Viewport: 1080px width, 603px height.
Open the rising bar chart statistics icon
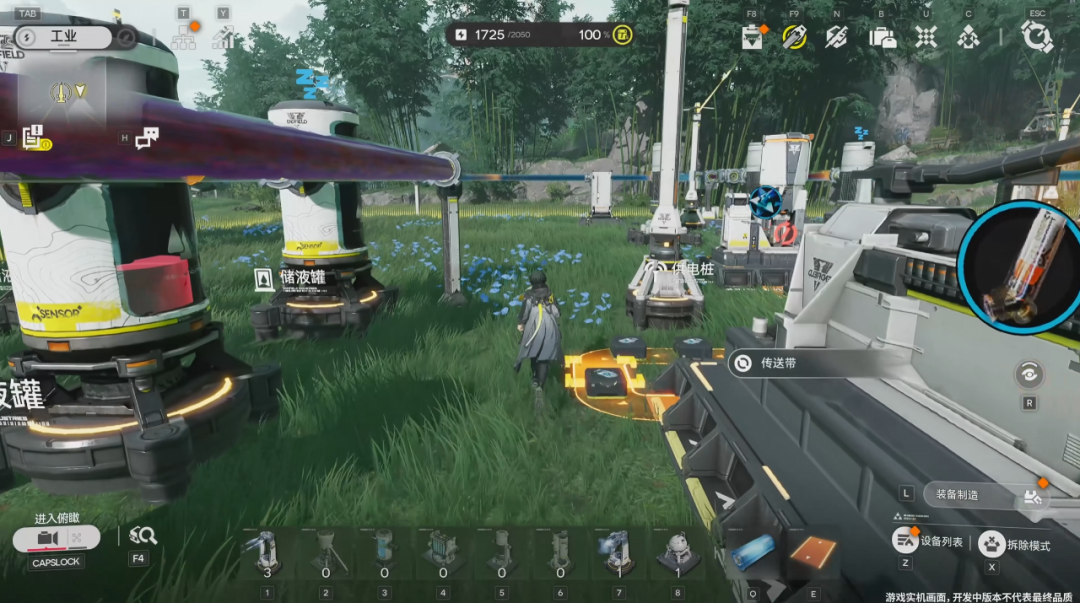tap(223, 38)
